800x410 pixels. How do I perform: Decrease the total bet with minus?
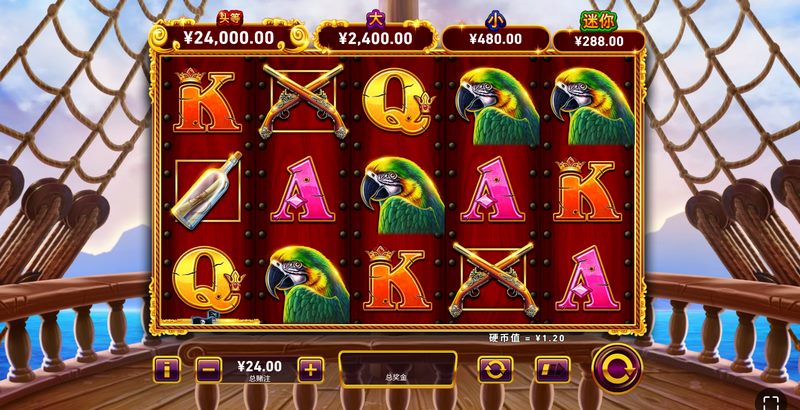(209, 370)
